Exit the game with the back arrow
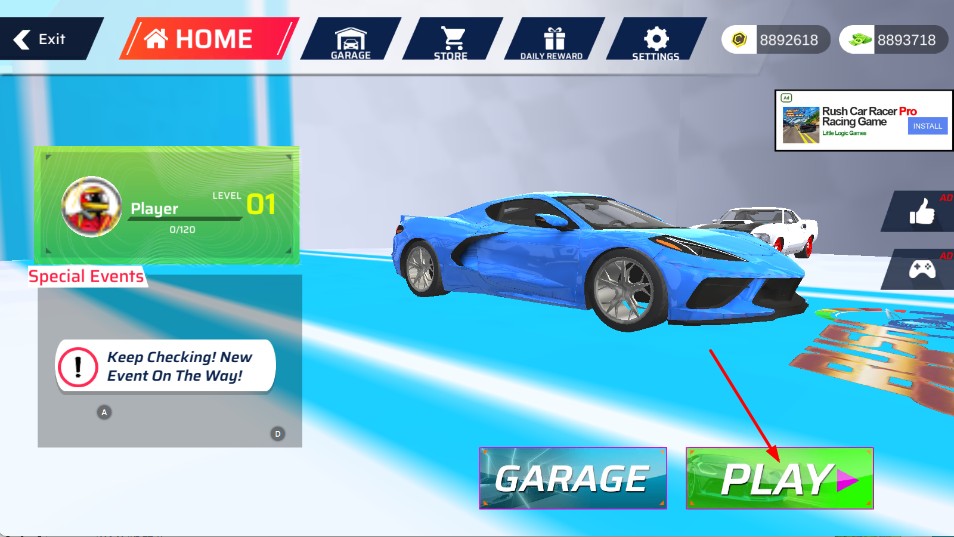This screenshot has width=954, height=537. coord(42,39)
